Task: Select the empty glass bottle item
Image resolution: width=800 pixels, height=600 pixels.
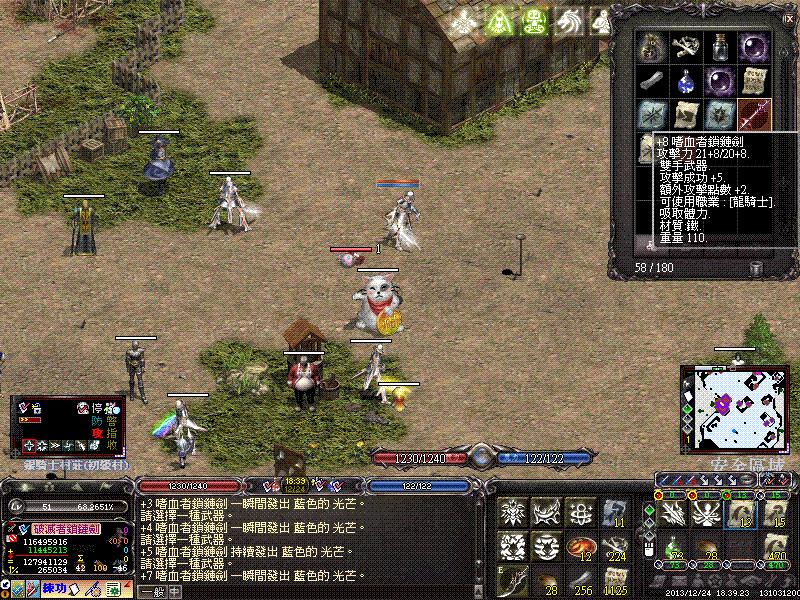Action: [719, 47]
